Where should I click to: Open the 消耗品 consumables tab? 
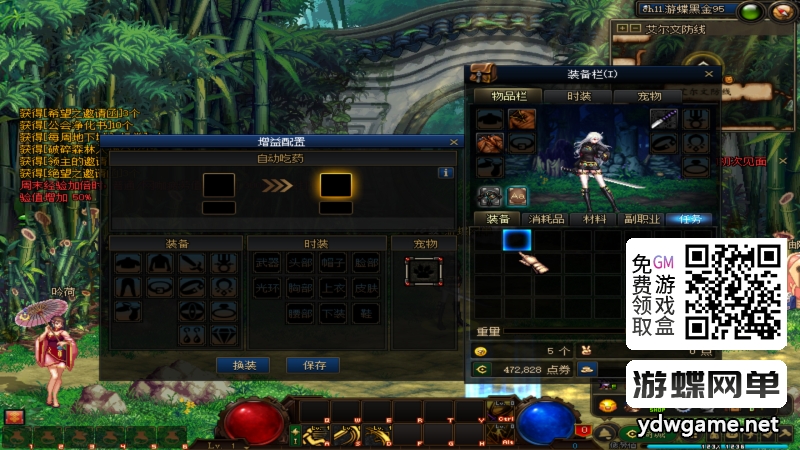(x=546, y=219)
